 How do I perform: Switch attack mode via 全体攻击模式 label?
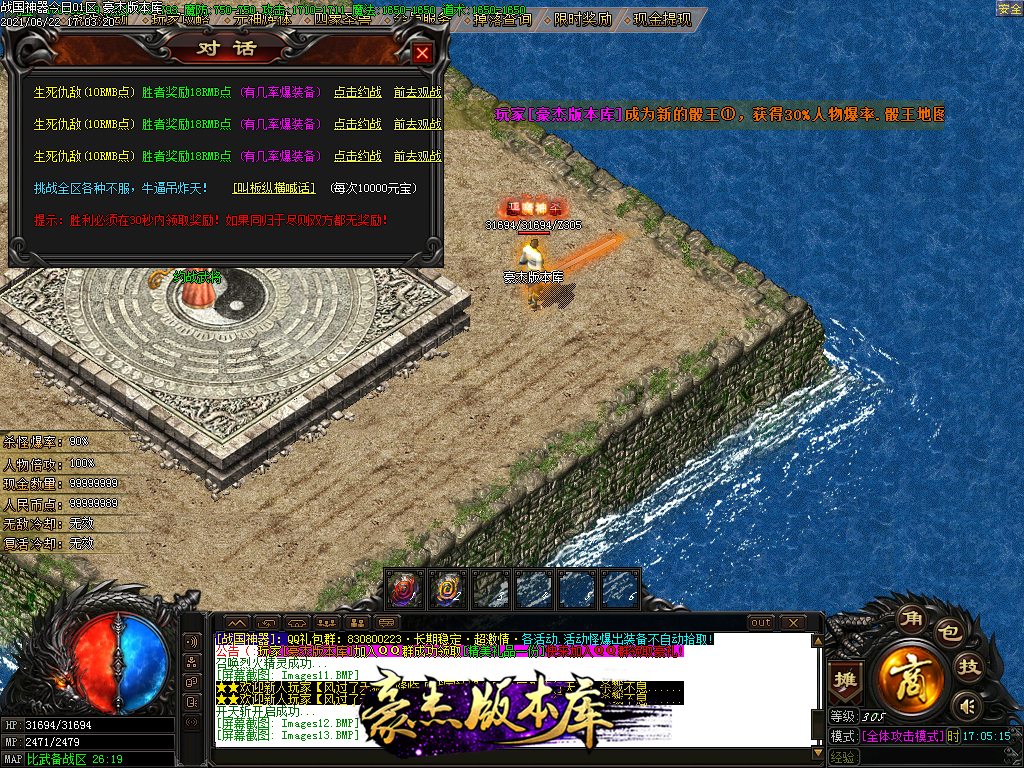click(901, 736)
